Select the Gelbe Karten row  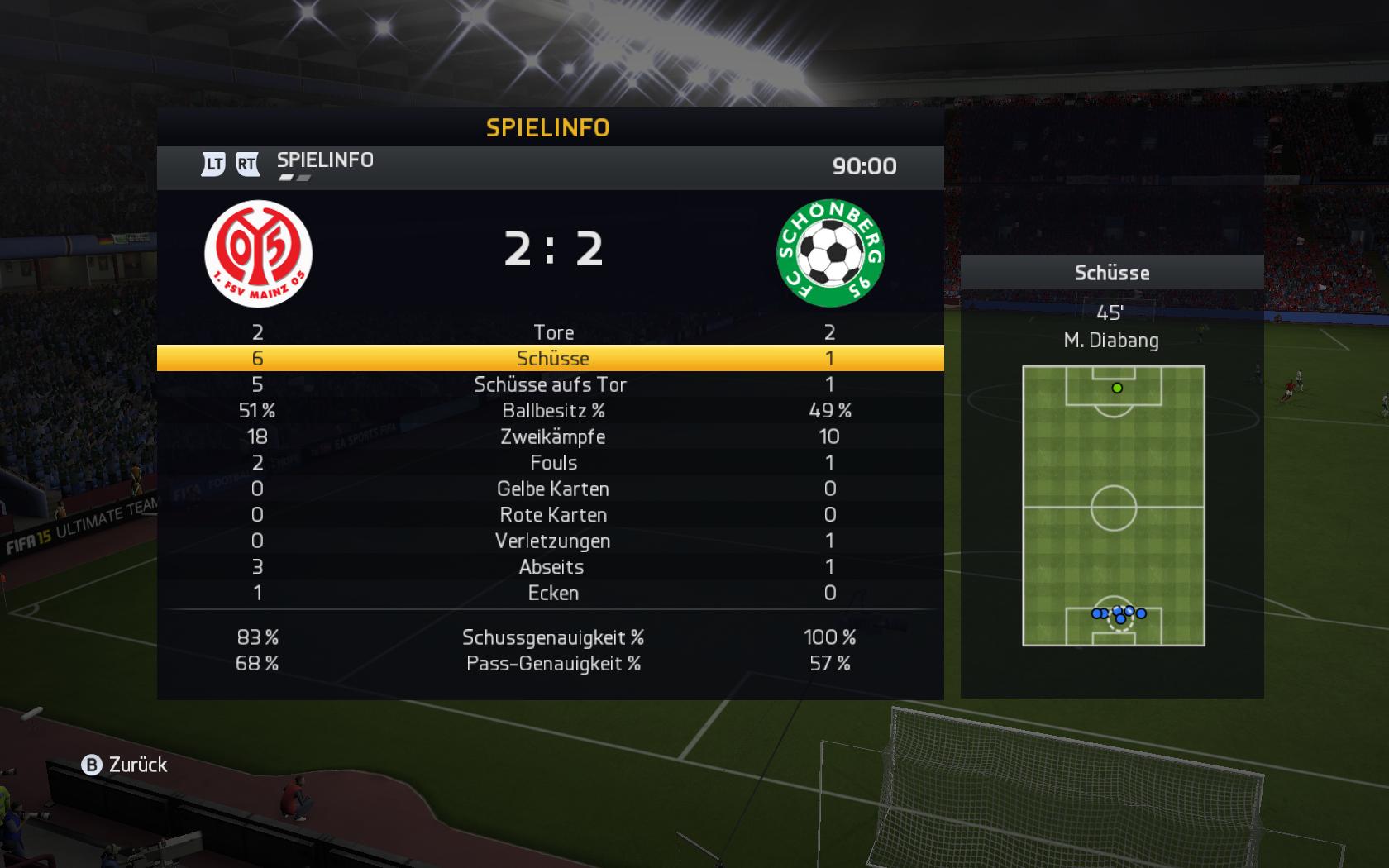tap(552, 489)
